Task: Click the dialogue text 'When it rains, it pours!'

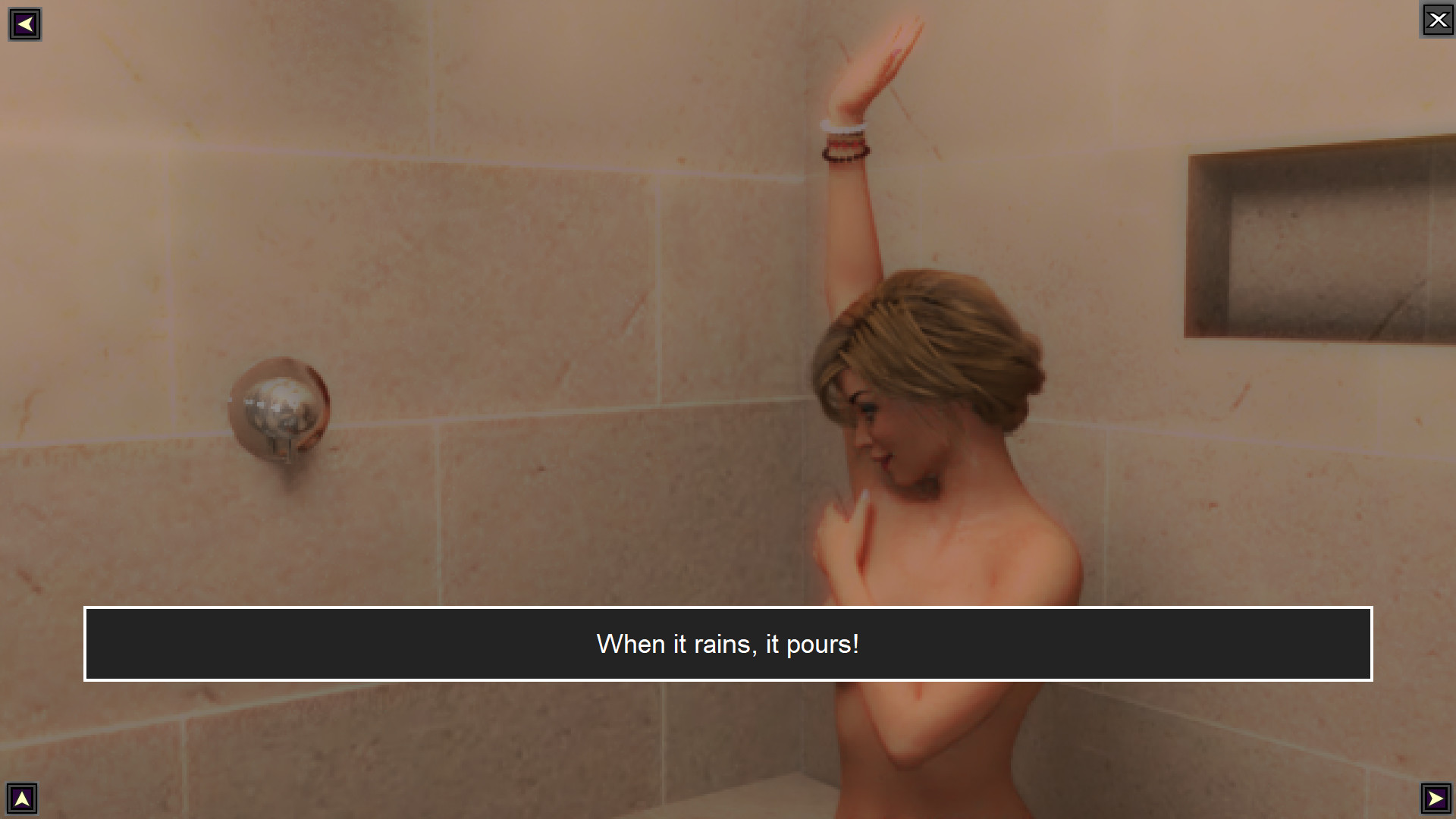Action: coord(727,644)
